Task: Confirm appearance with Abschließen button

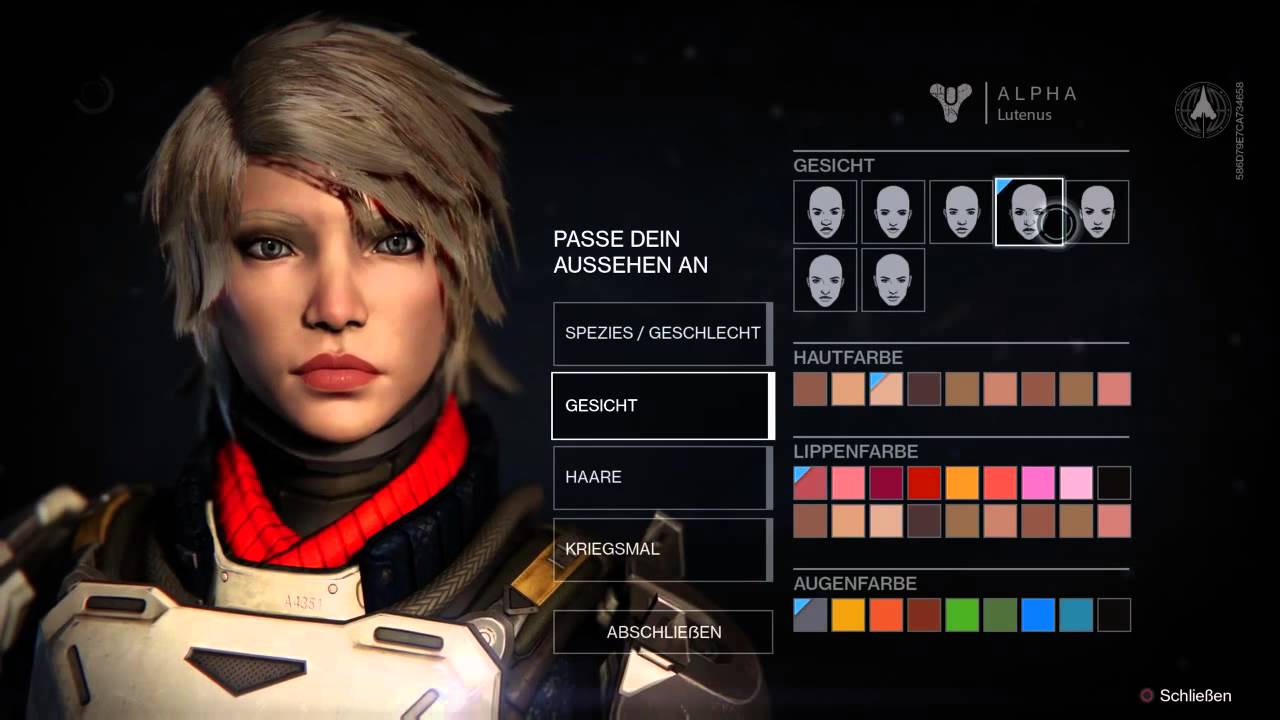Action: coord(663,632)
